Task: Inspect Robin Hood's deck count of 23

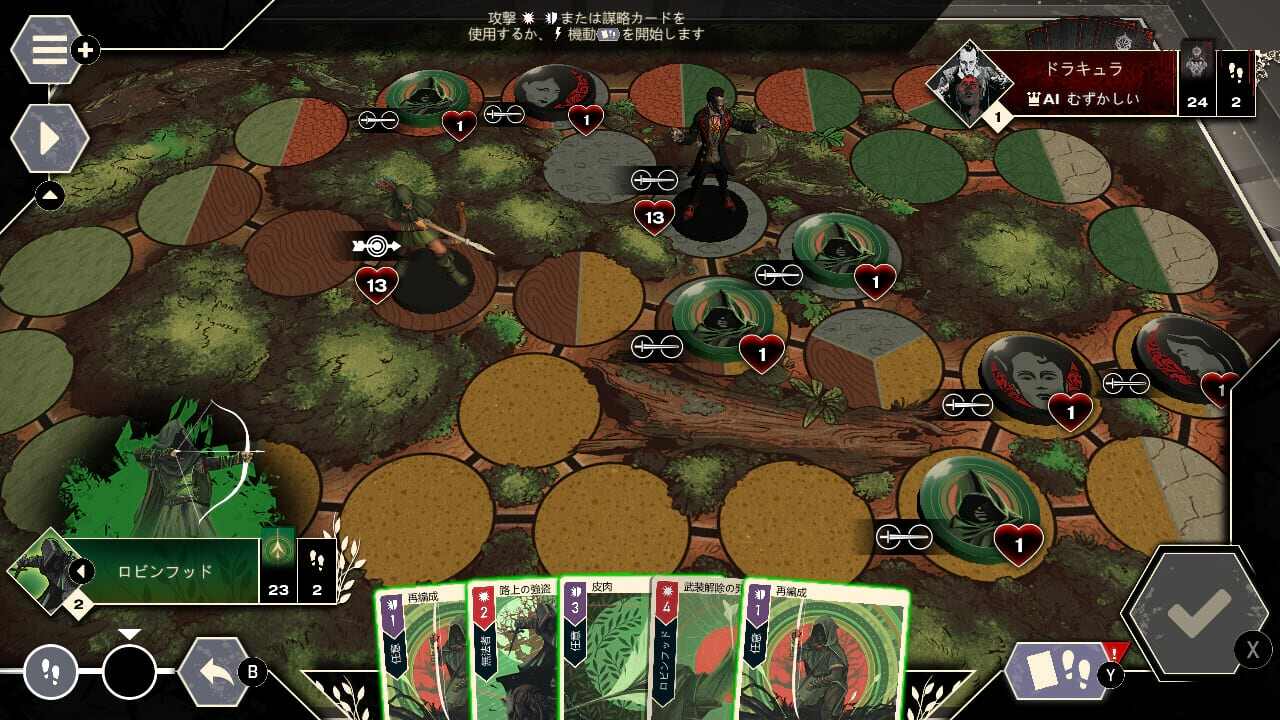Action: point(278,572)
